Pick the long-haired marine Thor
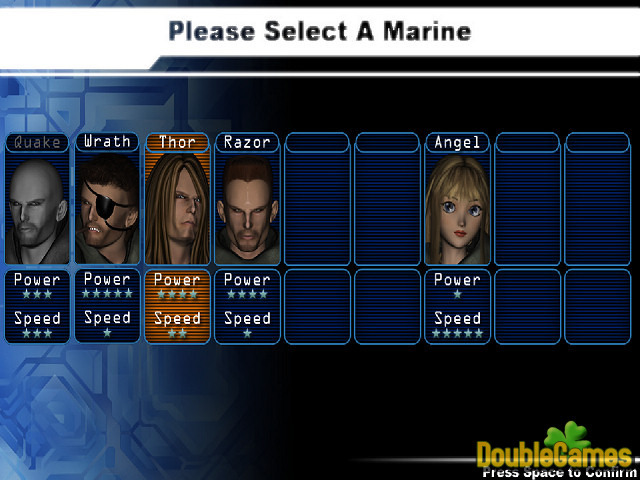This screenshot has width=640, height=480. tap(177, 207)
